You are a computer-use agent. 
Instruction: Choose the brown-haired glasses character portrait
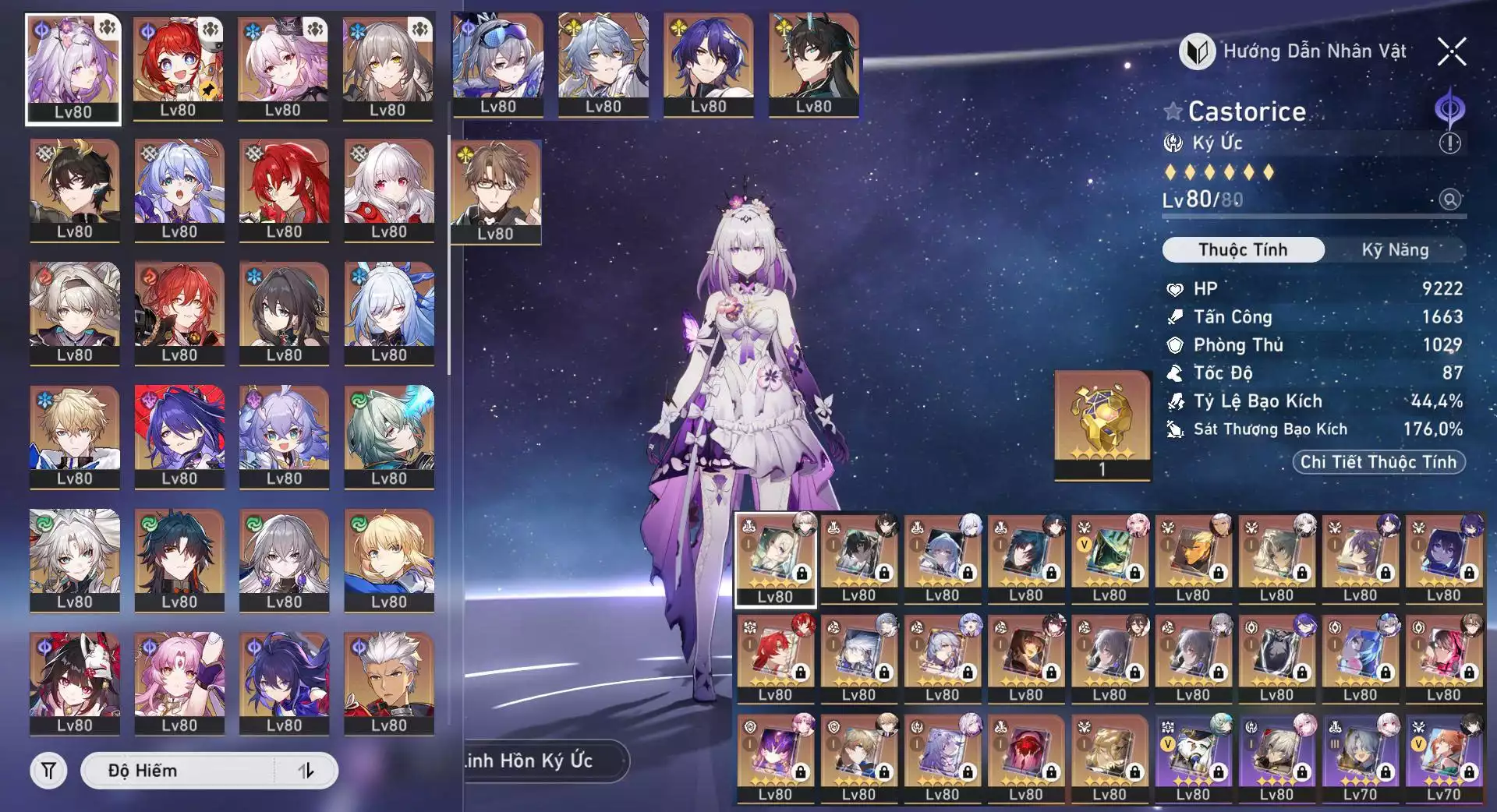[x=496, y=191]
